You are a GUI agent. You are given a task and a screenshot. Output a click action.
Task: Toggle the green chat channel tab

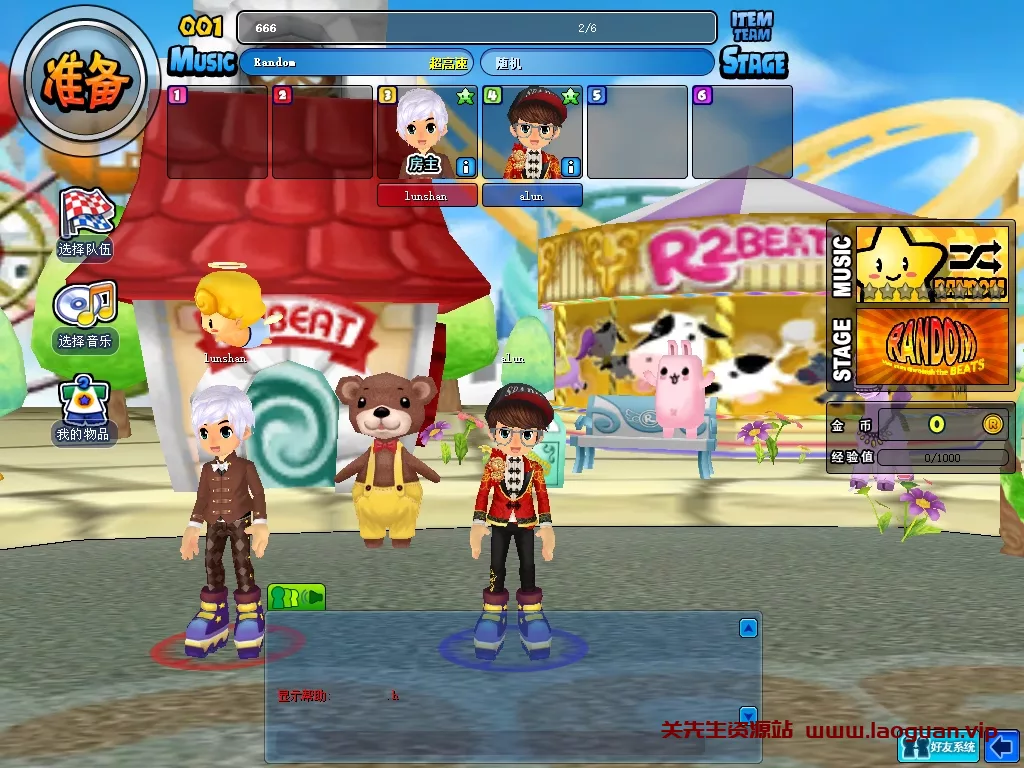(296, 597)
